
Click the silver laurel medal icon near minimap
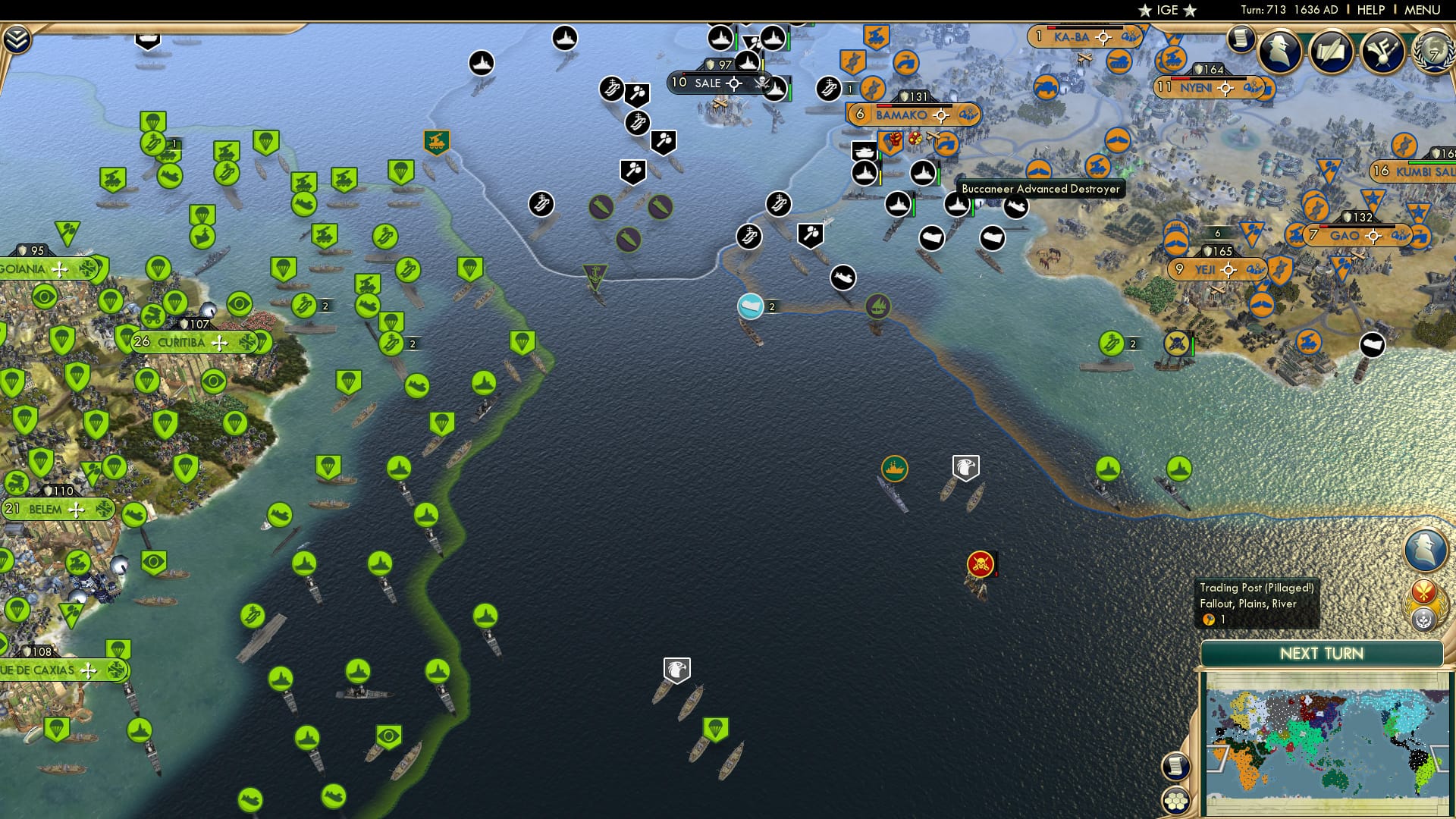tap(1423, 620)
